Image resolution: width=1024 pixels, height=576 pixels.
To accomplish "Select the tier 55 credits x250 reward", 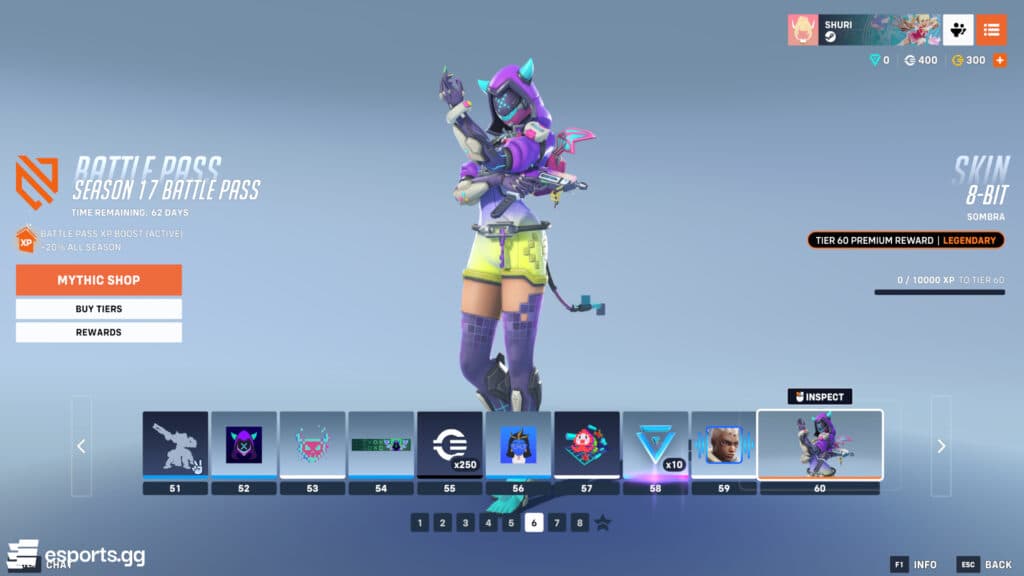I will pyautogui.click(x=449, y=445).
